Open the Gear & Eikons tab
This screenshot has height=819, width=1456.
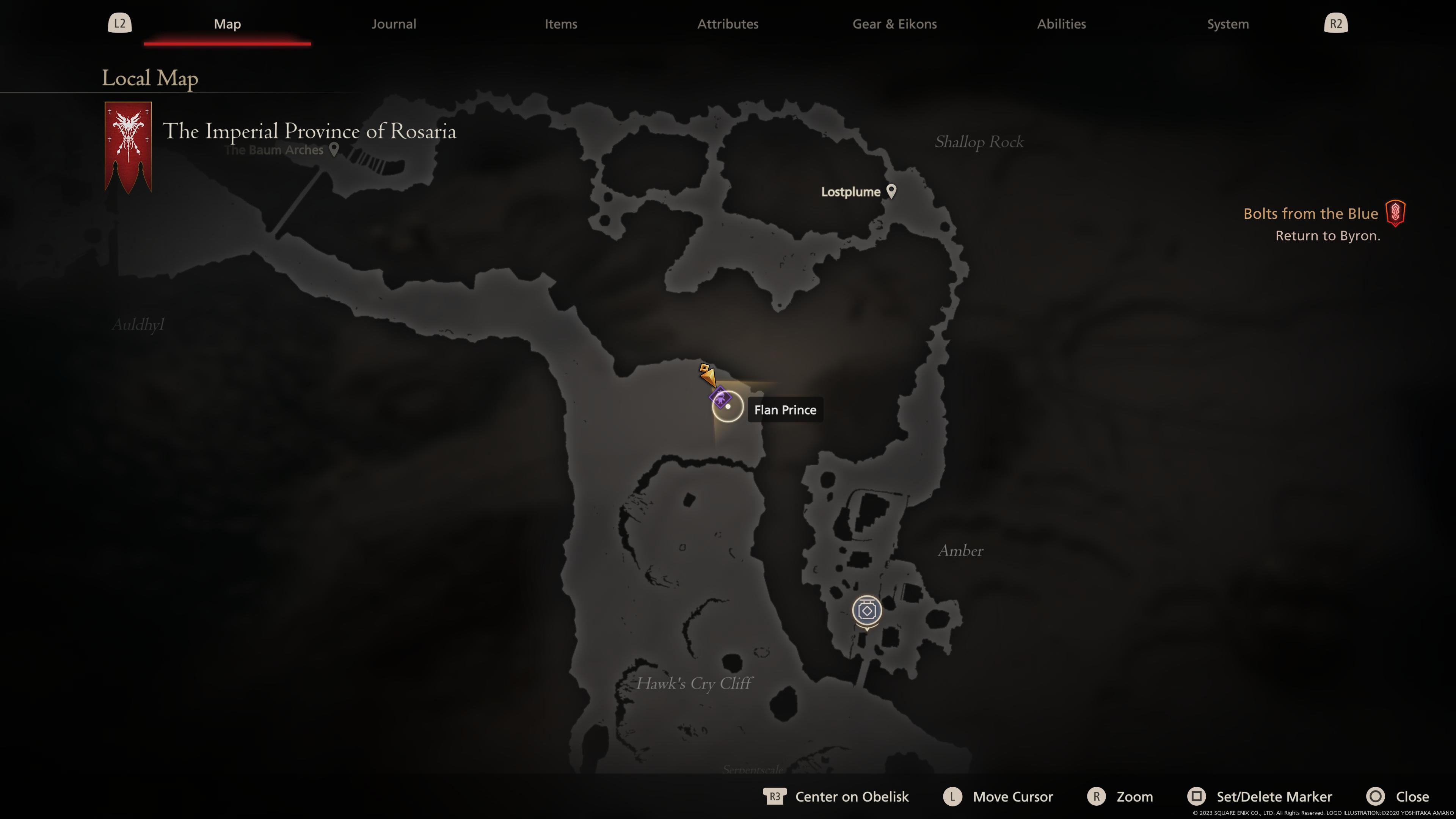click(894, 24)
